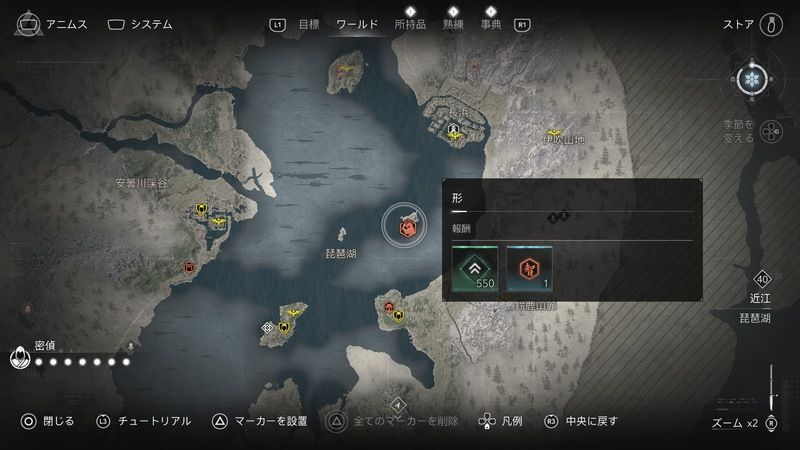This screenshot has height=450, width=800.
Task: Select the highlighted red map marker
Action: [x=407, y=228]
